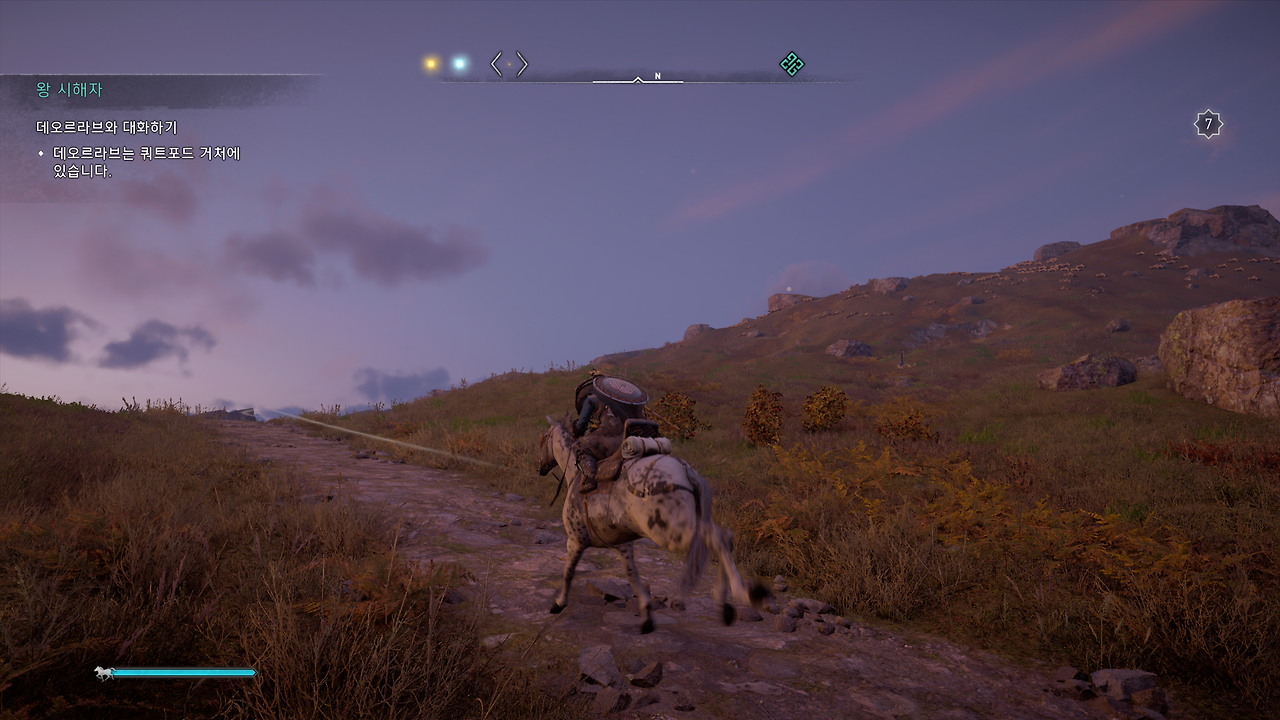Click the small orange dot between chevrons
1280x720 pixels.
click(509, 64)
